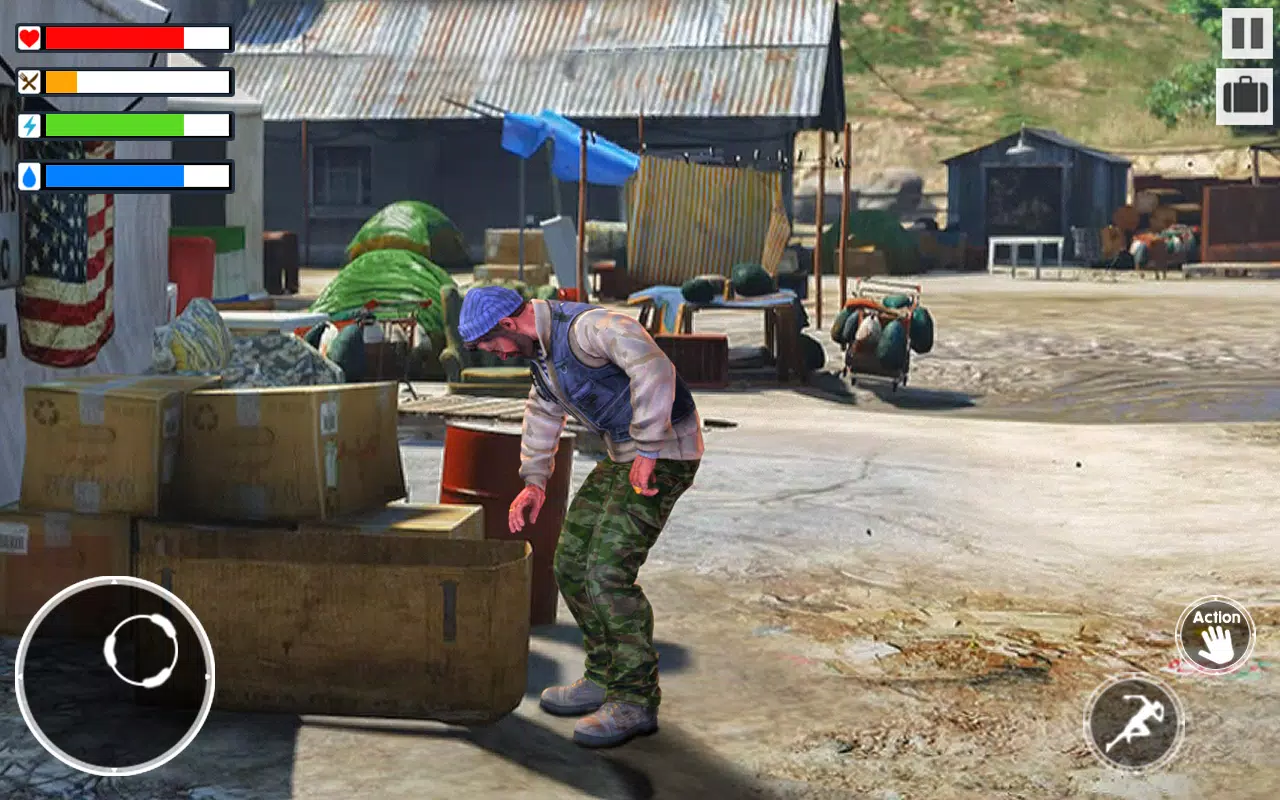The image size is (1280, 800).
Task: Tap the red health progress bar
Action: click(x=115, y=38)
